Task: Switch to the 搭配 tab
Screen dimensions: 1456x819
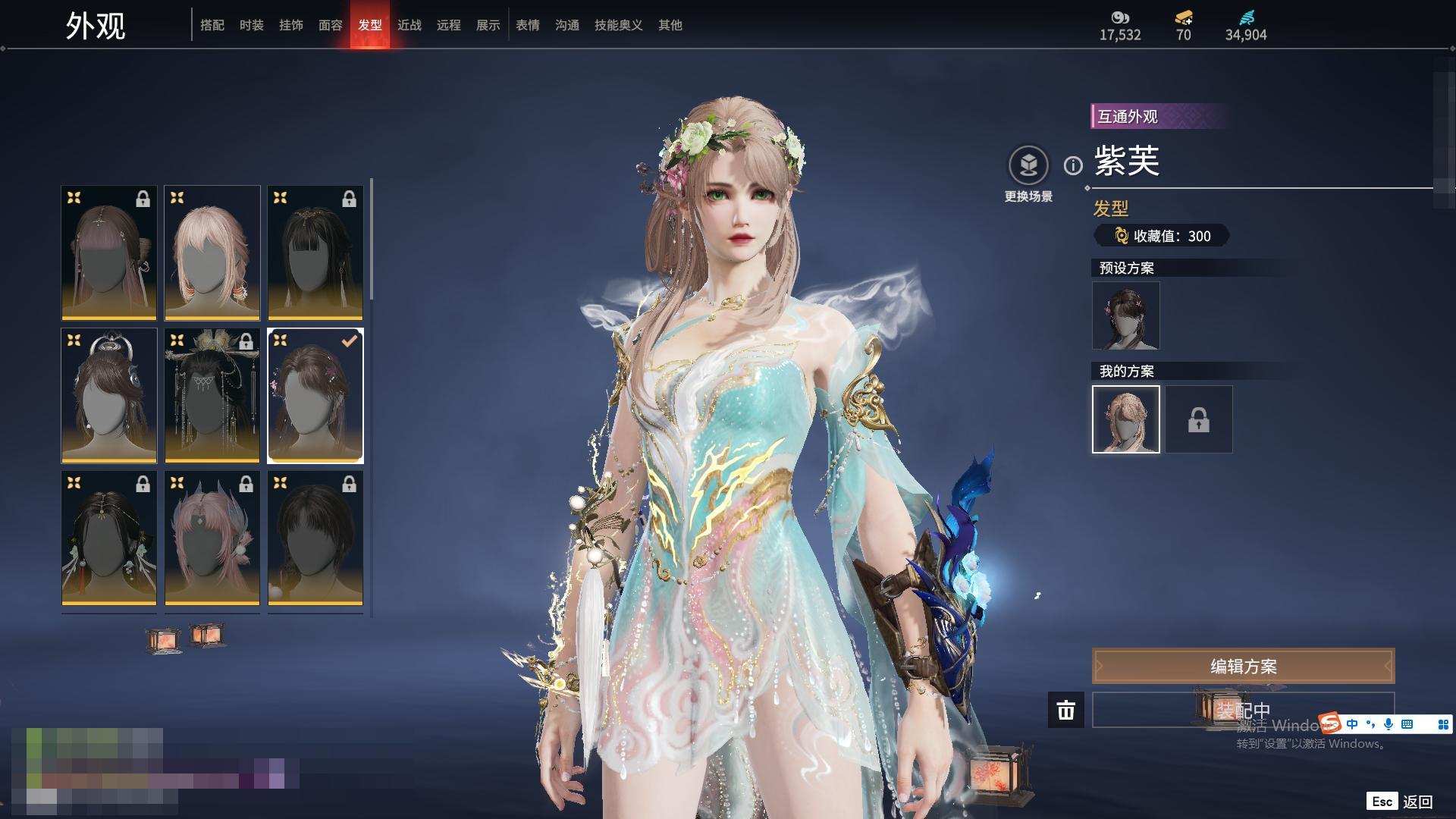Action: point(212,25)
